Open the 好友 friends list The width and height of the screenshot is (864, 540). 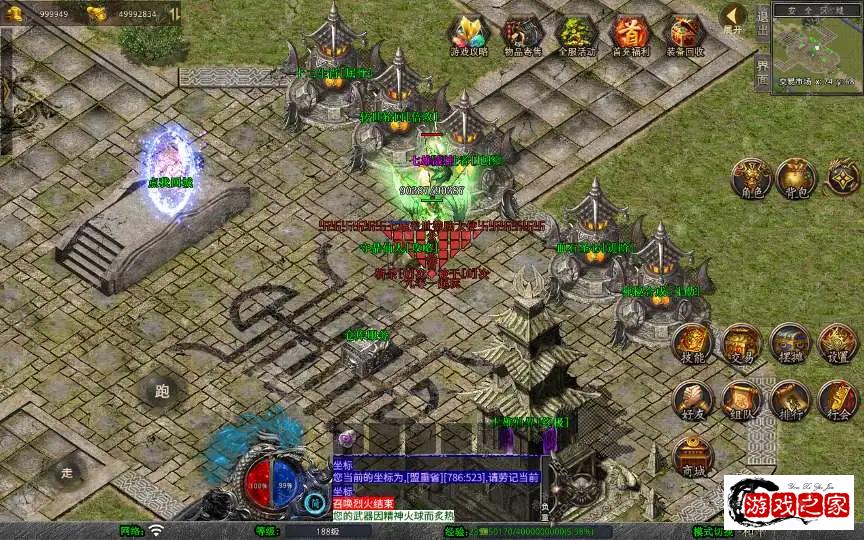(692, 400)
